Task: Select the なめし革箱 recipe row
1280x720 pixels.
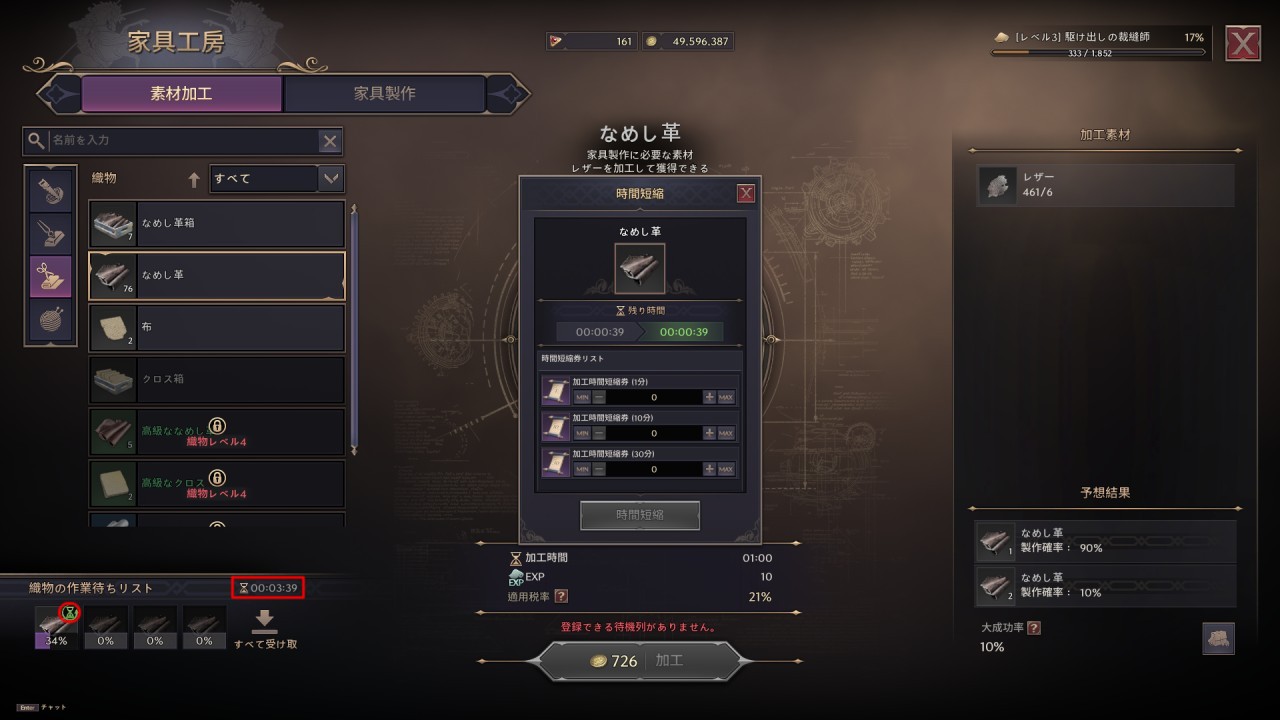Action: coord(217,224)
